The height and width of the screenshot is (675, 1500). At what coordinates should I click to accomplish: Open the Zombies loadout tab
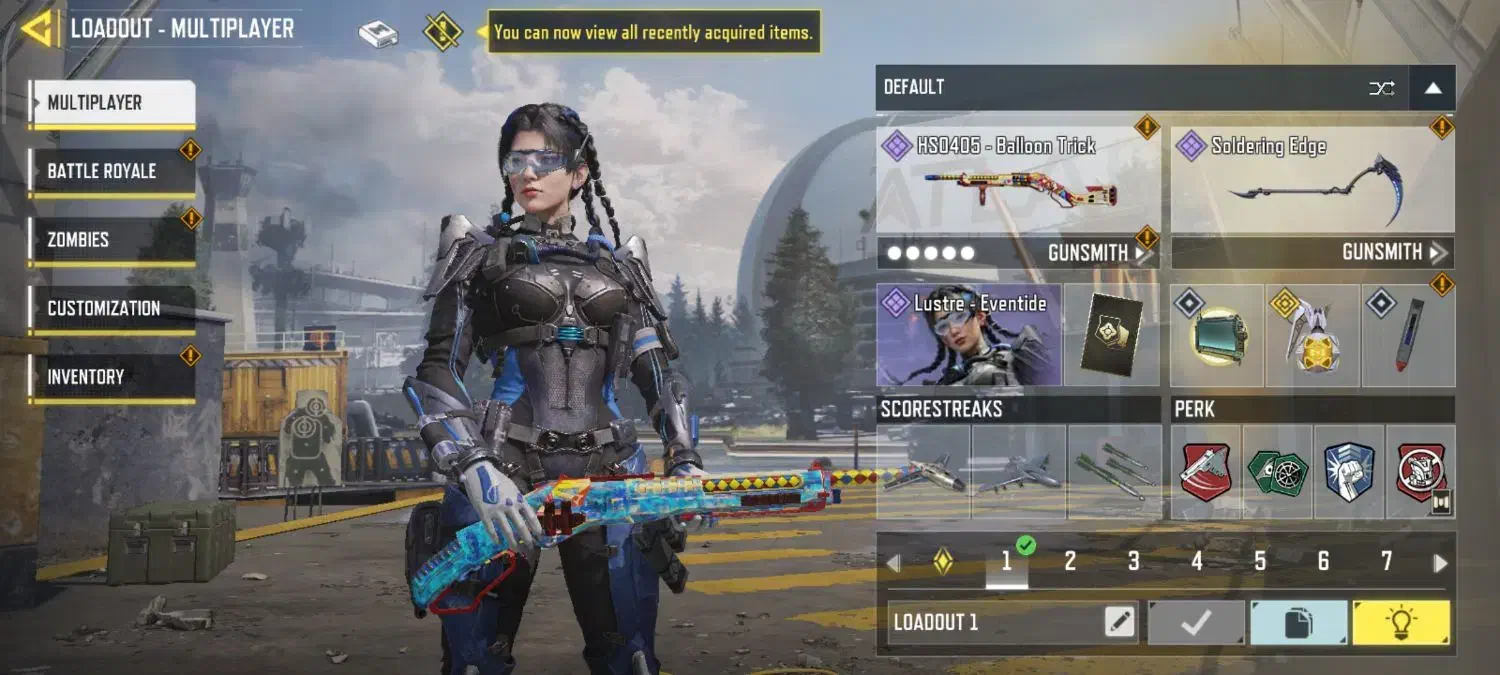click(x=111, y=240)
